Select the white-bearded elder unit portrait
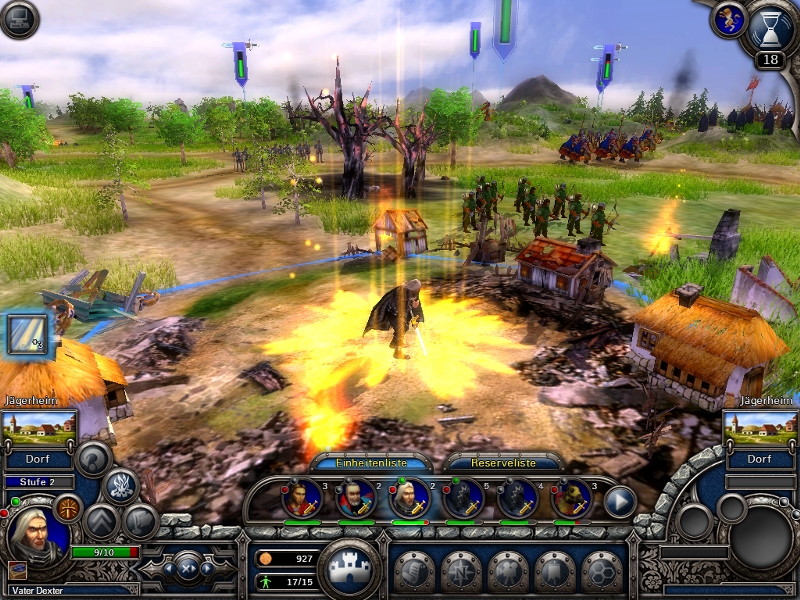The image size is (800, 600). pyautogui.click(x=355, y=498)
